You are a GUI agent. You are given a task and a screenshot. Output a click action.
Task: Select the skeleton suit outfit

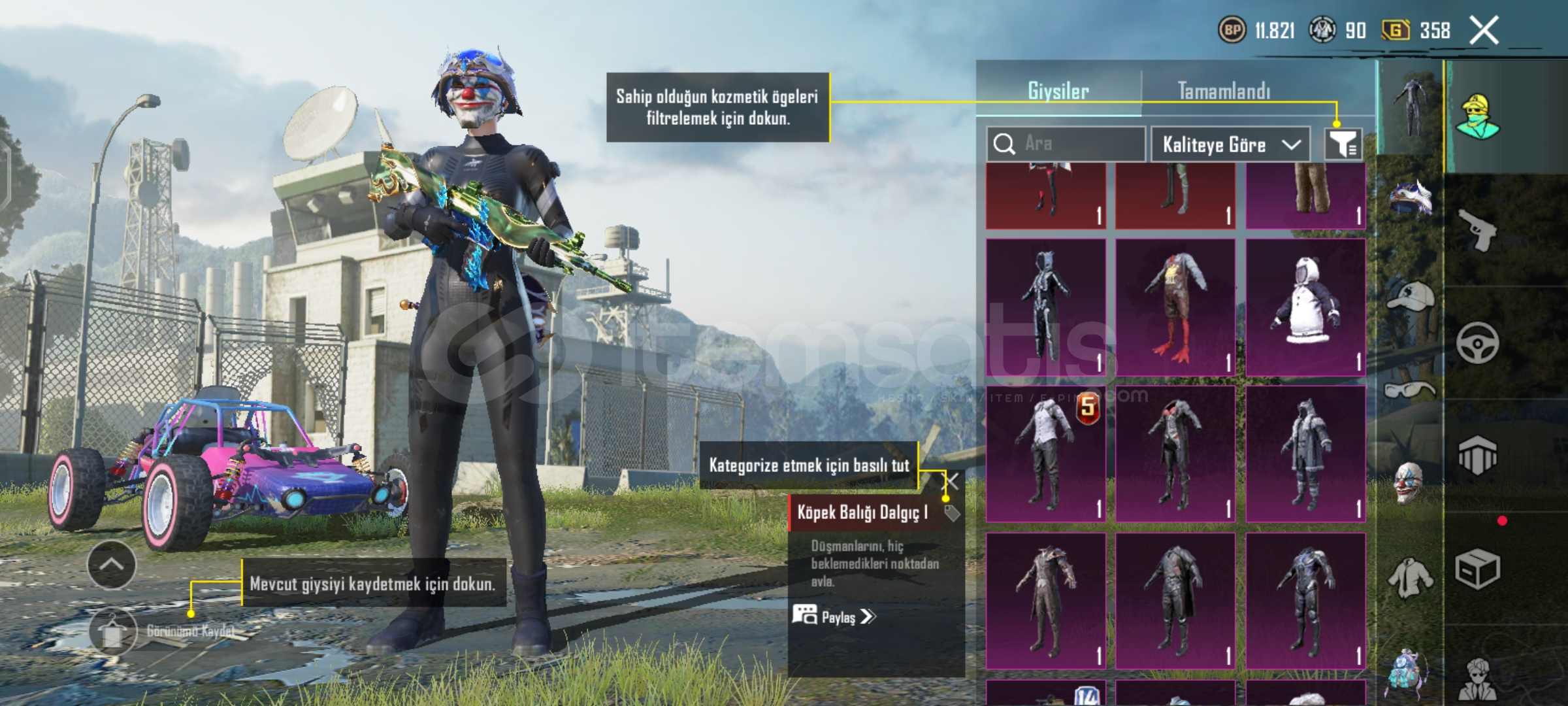pyautogui.click(x=1045, y=307)
